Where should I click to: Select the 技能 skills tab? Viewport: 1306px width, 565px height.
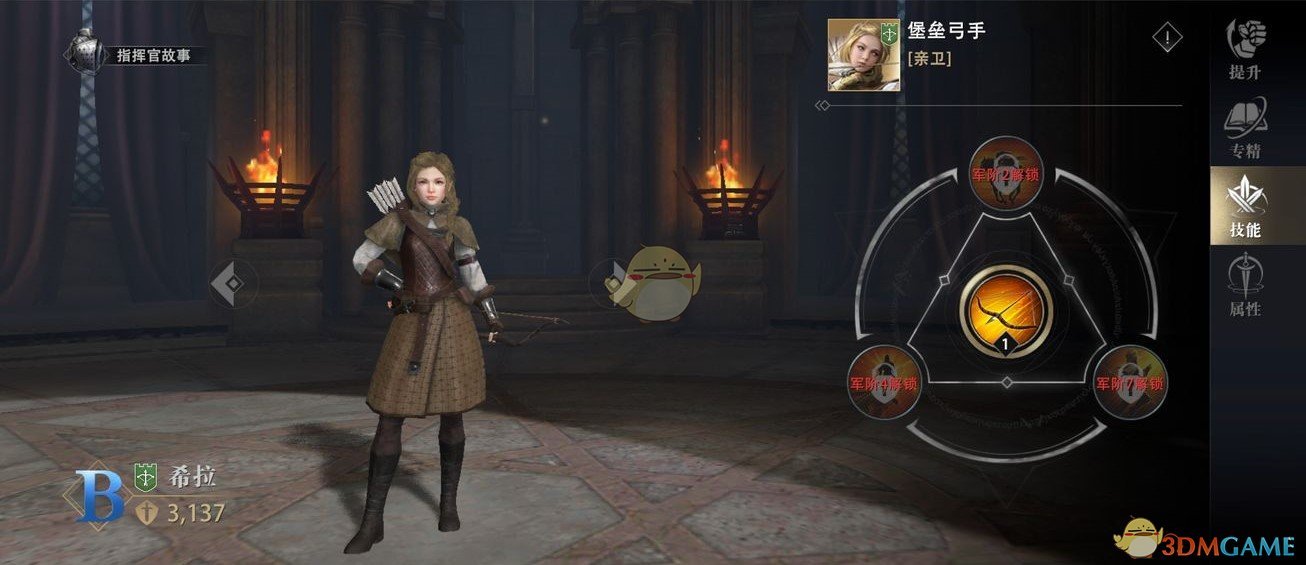pyautogui.click(x=1245, y=207)
